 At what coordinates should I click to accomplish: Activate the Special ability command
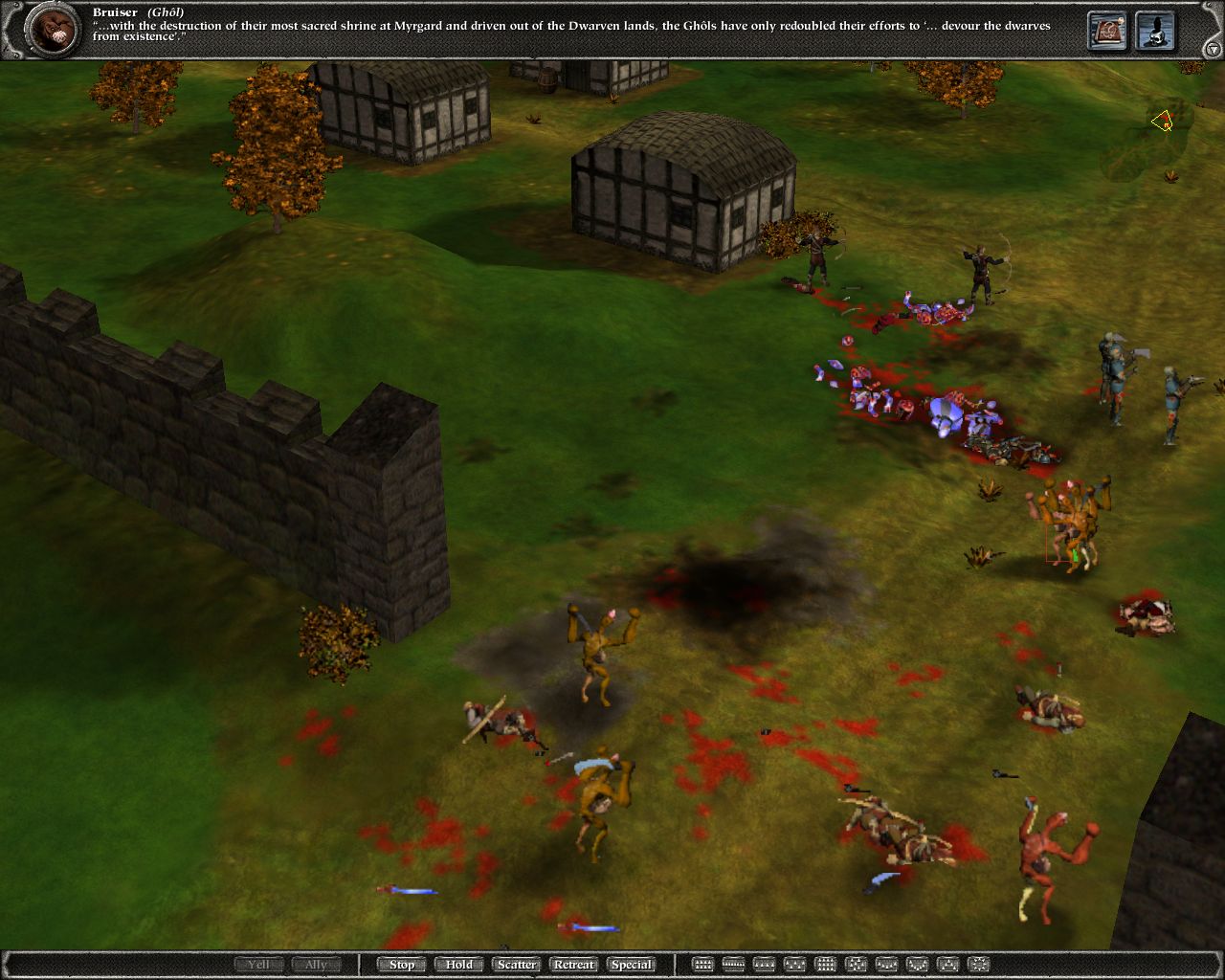(x=633, y=964)
